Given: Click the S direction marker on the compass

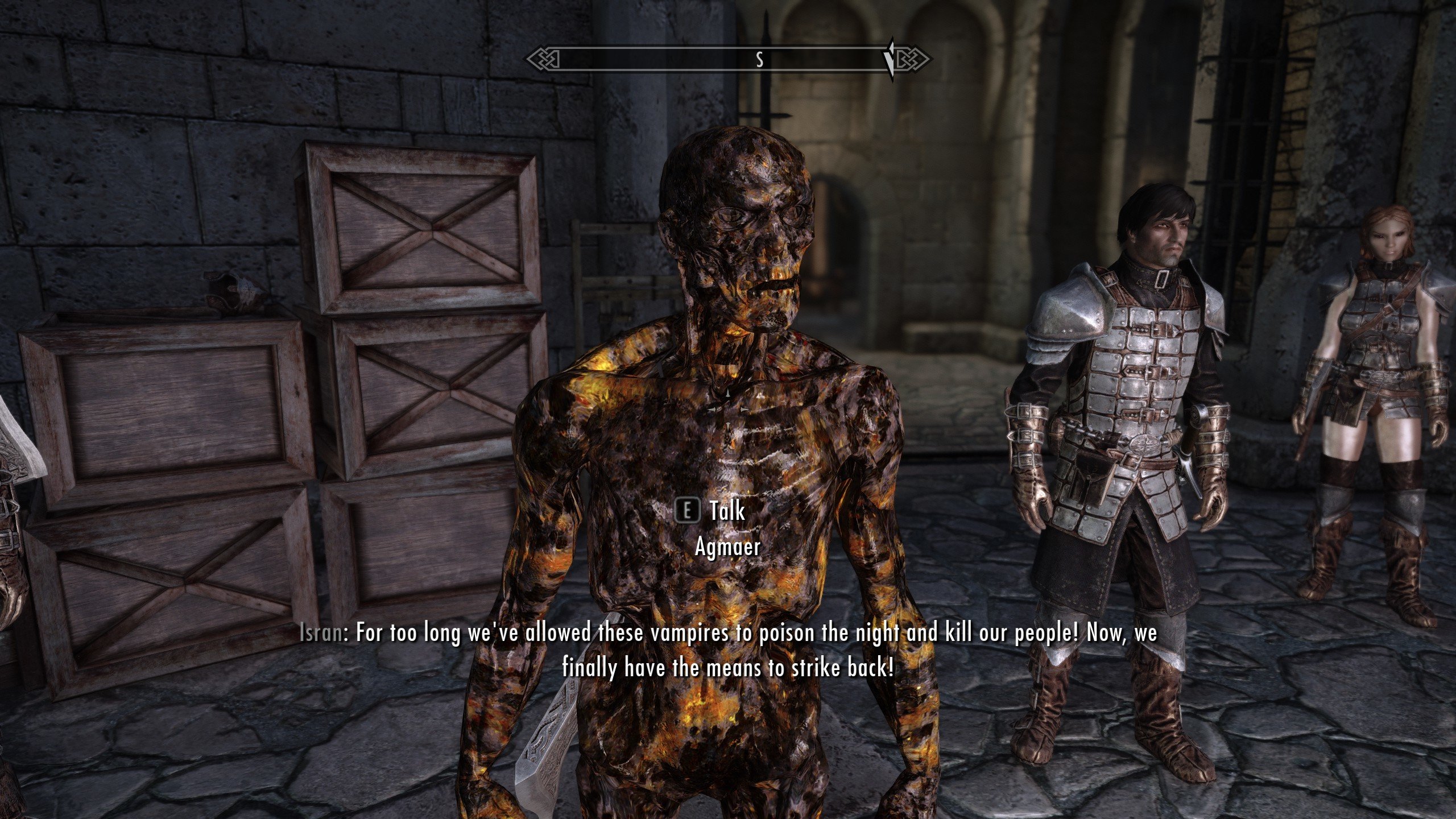Looking at the screenshot, I should coord(759,57).
